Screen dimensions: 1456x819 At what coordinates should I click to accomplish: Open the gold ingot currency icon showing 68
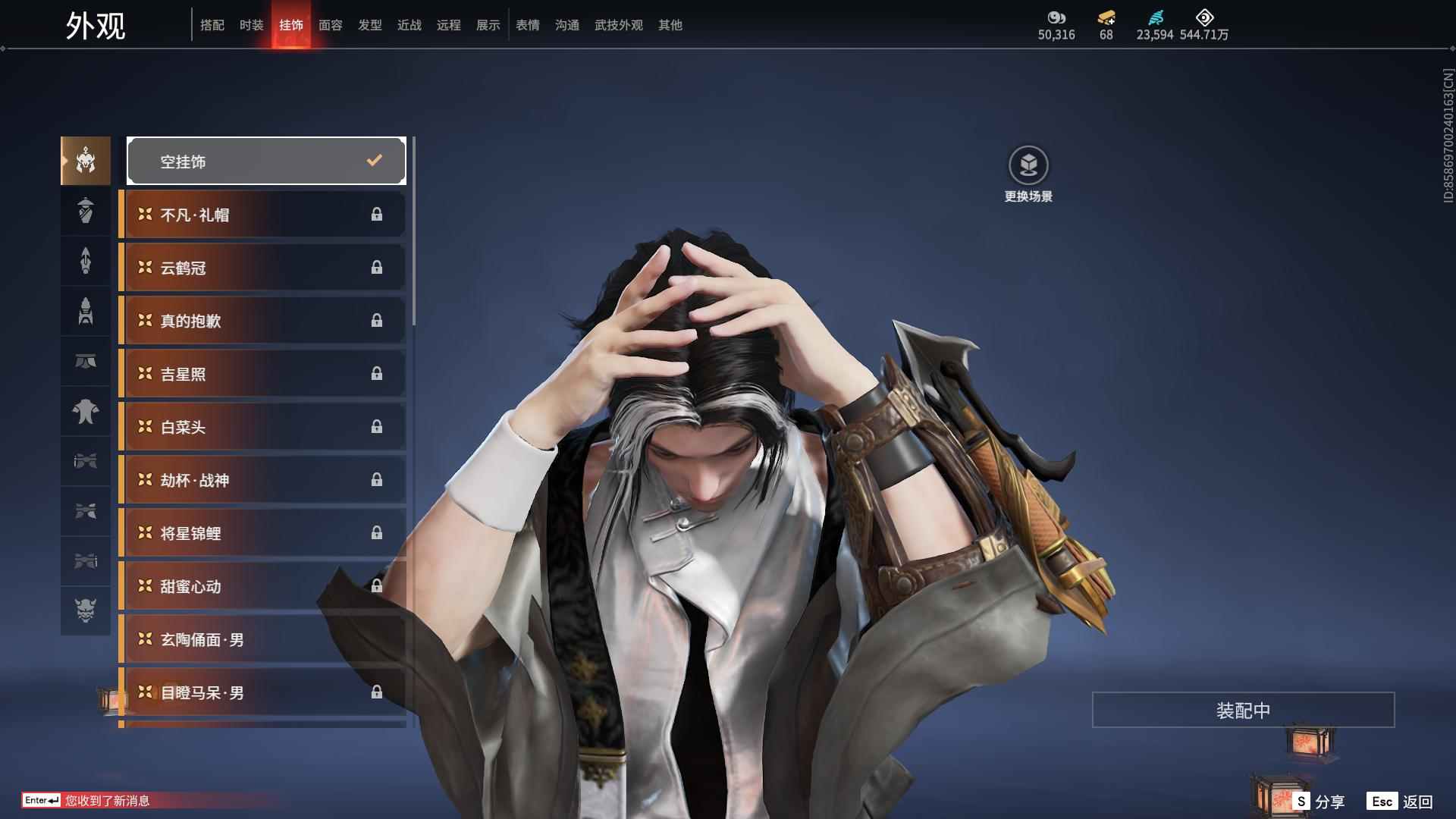pyautogui.click(x=1106, y=17)
